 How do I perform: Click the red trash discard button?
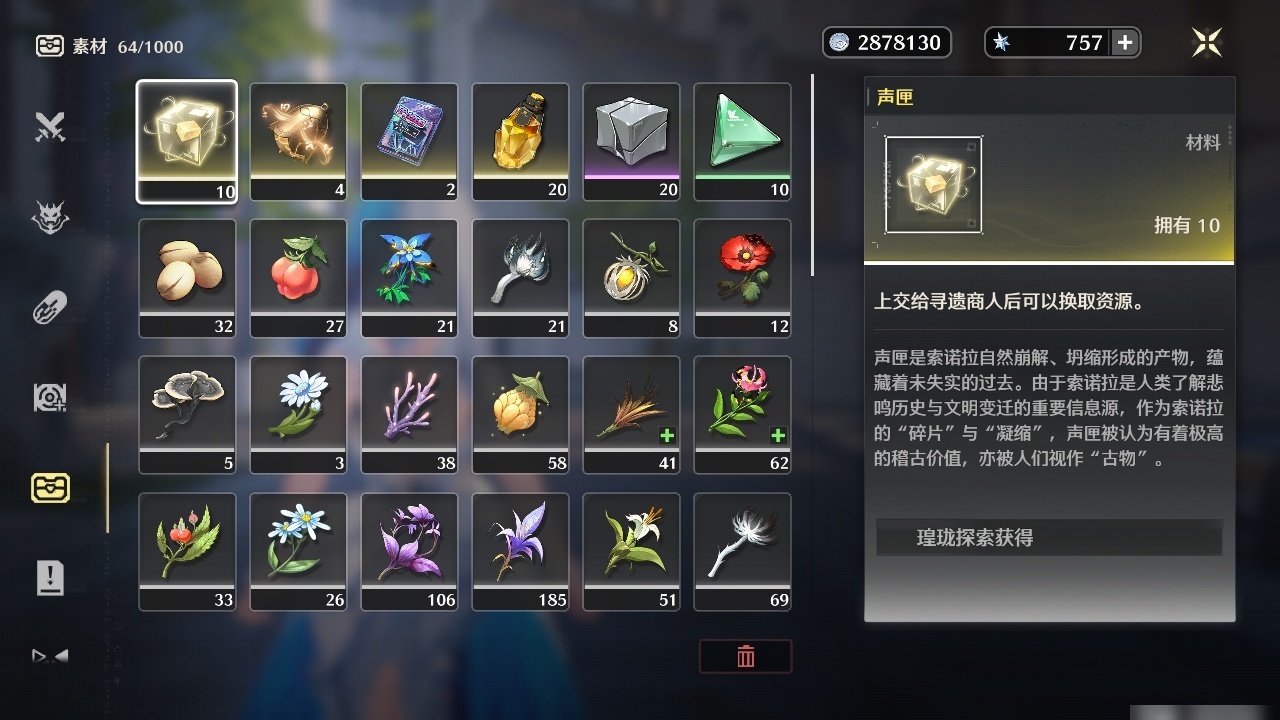click(x=745, y=657)
